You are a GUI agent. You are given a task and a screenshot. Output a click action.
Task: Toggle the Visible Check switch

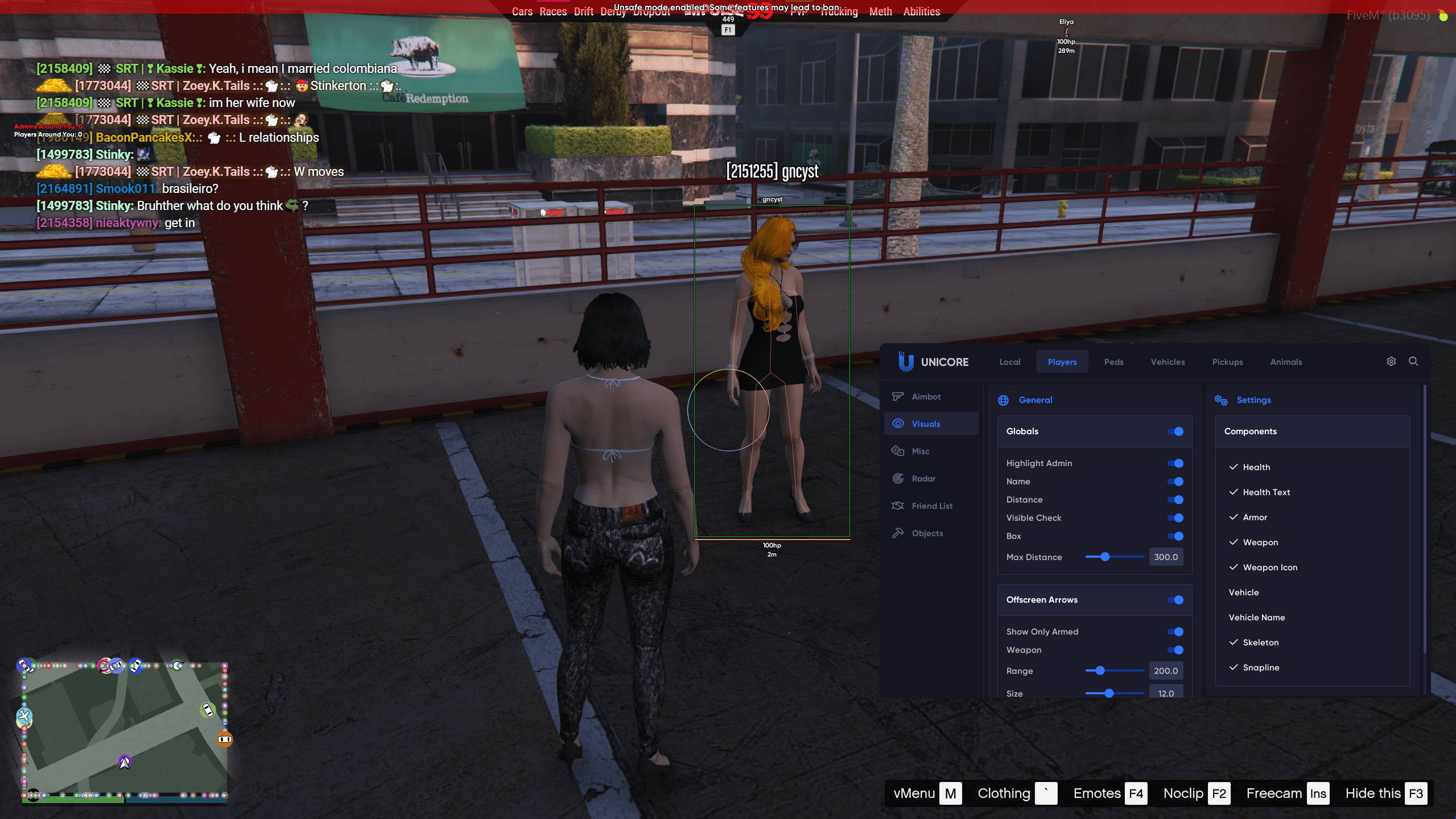pos(1175,518)
